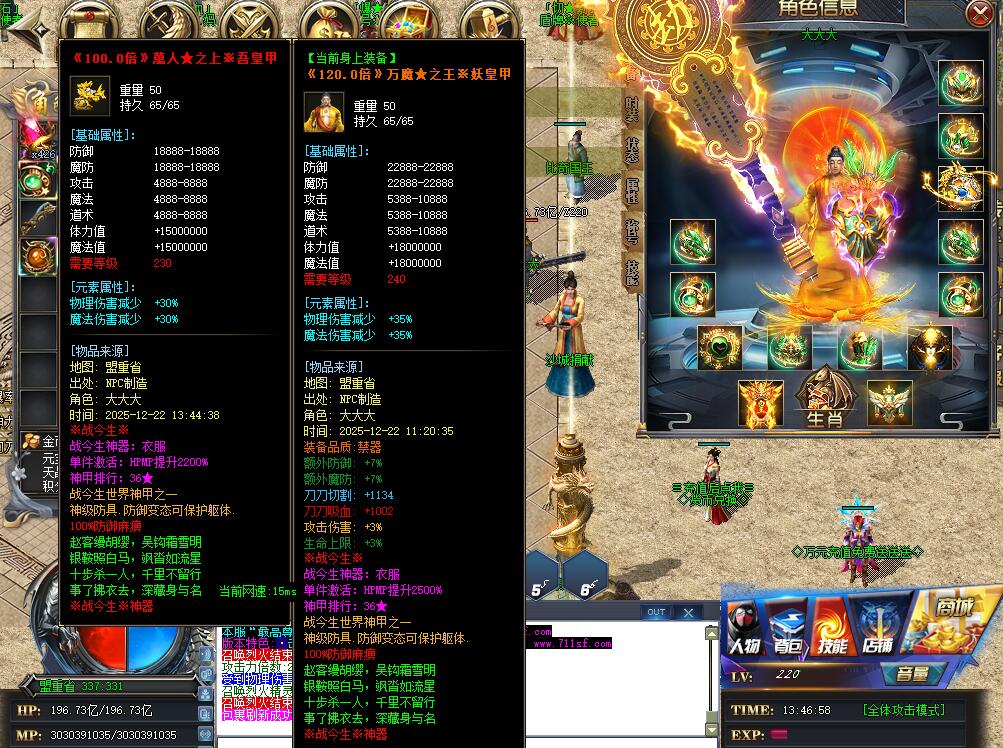Open the money bag icon in top bar
The height and width of the screenshot is (748, 1003).
328,20
